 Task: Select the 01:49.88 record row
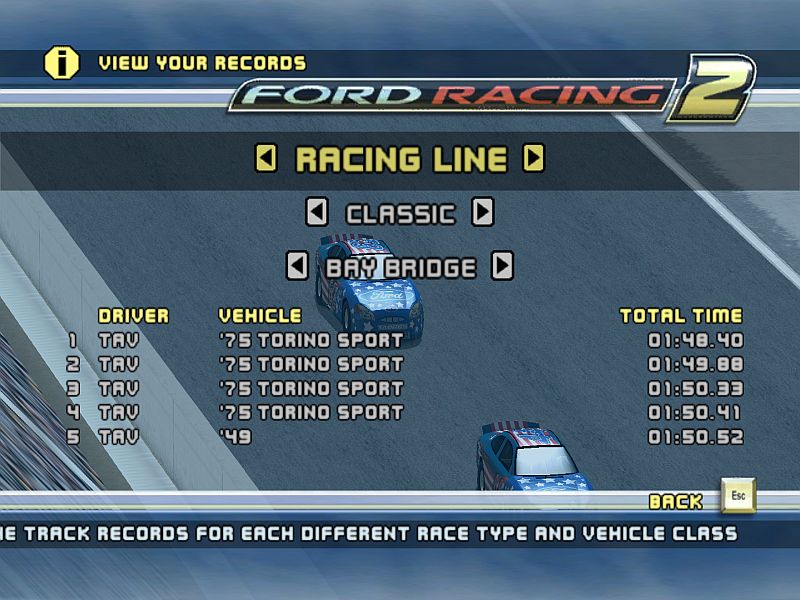[x=405, y=364]
